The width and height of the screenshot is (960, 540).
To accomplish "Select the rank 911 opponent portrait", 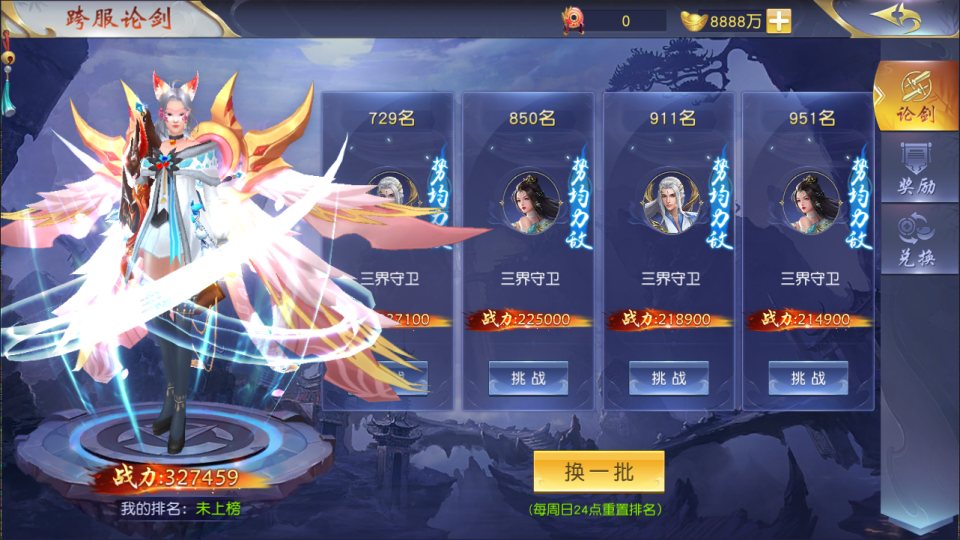I will point(671,202).
